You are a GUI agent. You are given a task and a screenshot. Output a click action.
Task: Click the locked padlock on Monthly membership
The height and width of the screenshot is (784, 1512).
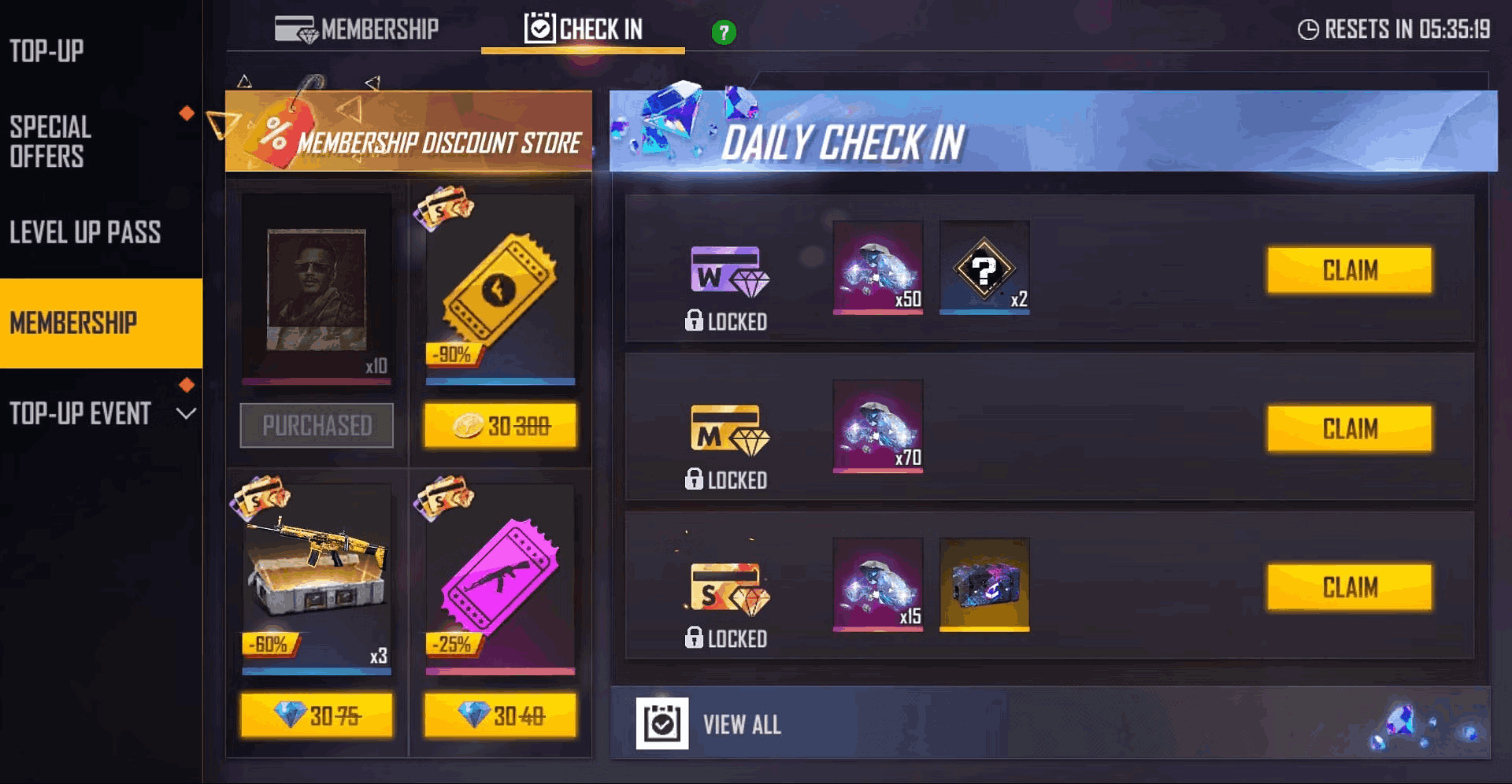tap(696, 479)
